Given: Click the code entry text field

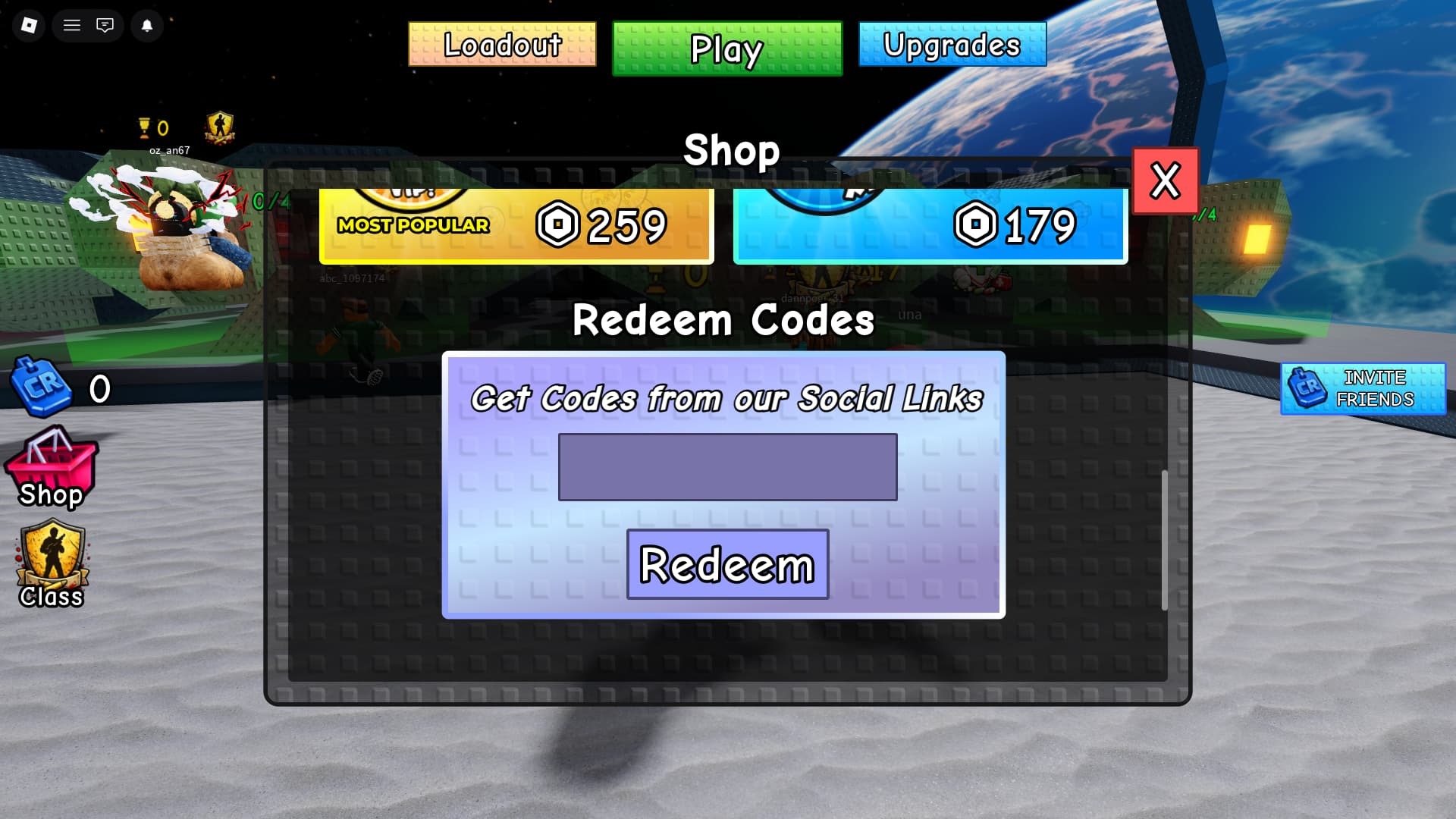Looking at the screenshot, I should pos(726,467).
